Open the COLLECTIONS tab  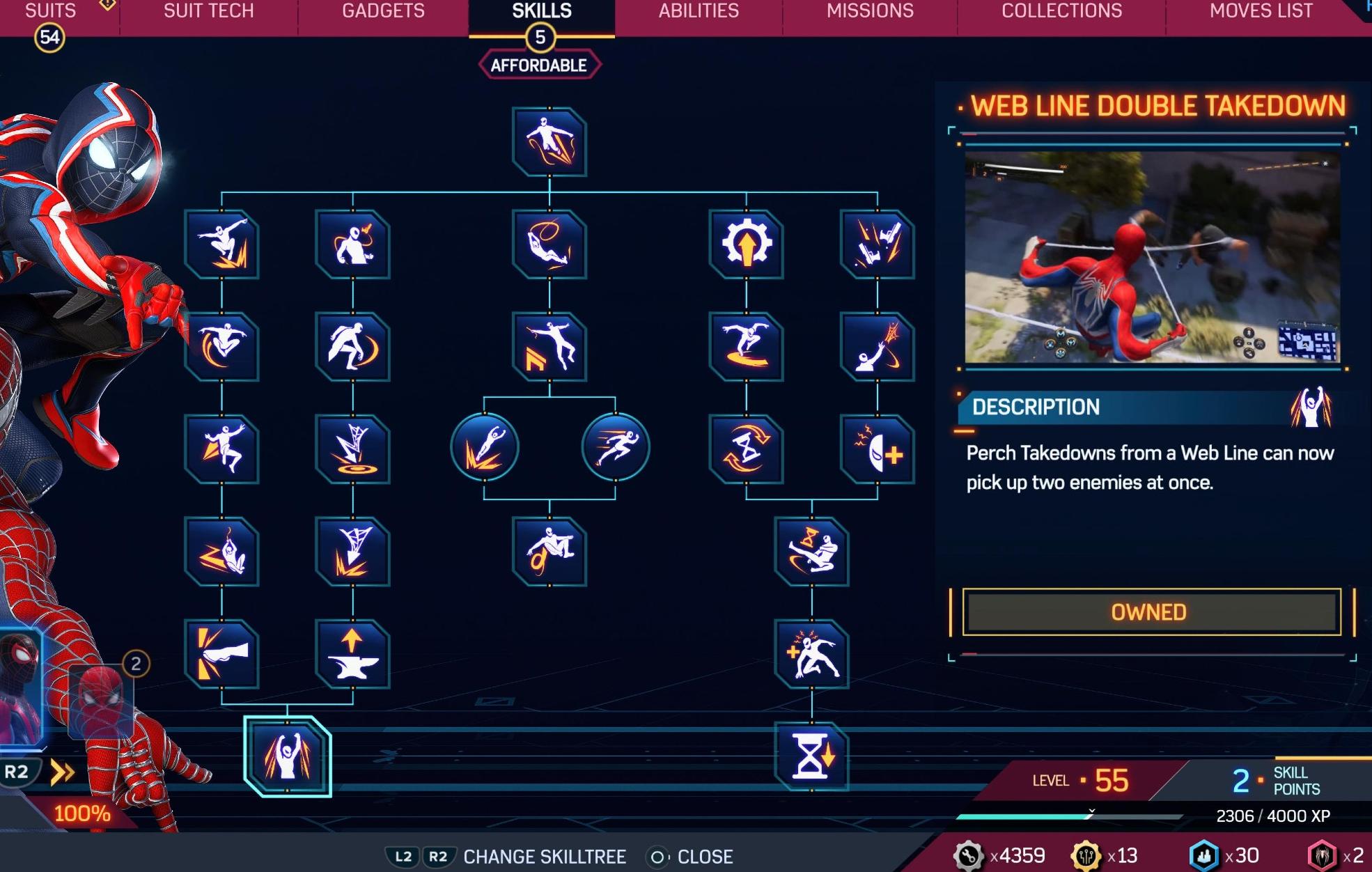pyautogui.click(x=1061, y=11)
